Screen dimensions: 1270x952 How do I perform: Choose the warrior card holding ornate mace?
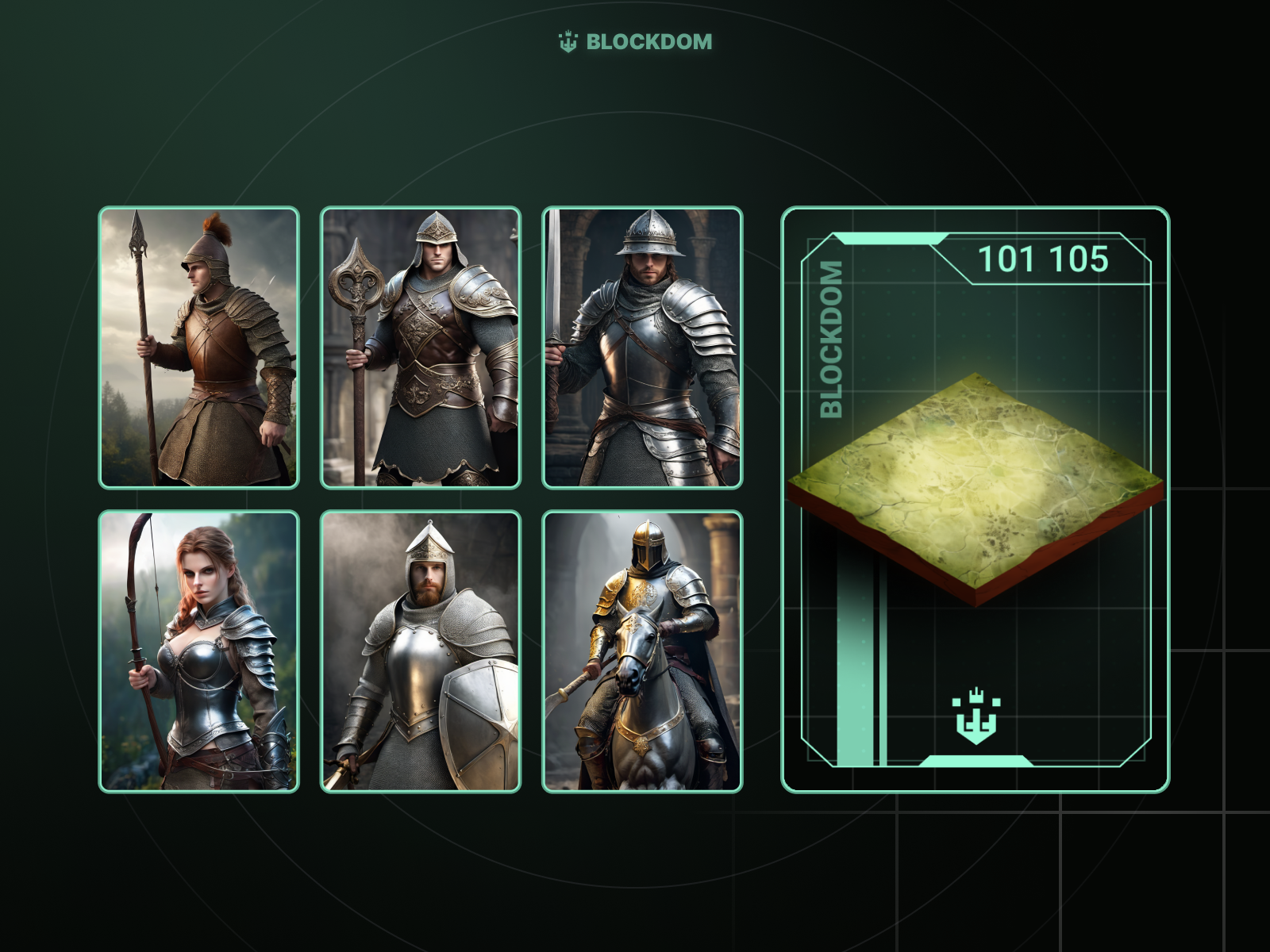421,347
